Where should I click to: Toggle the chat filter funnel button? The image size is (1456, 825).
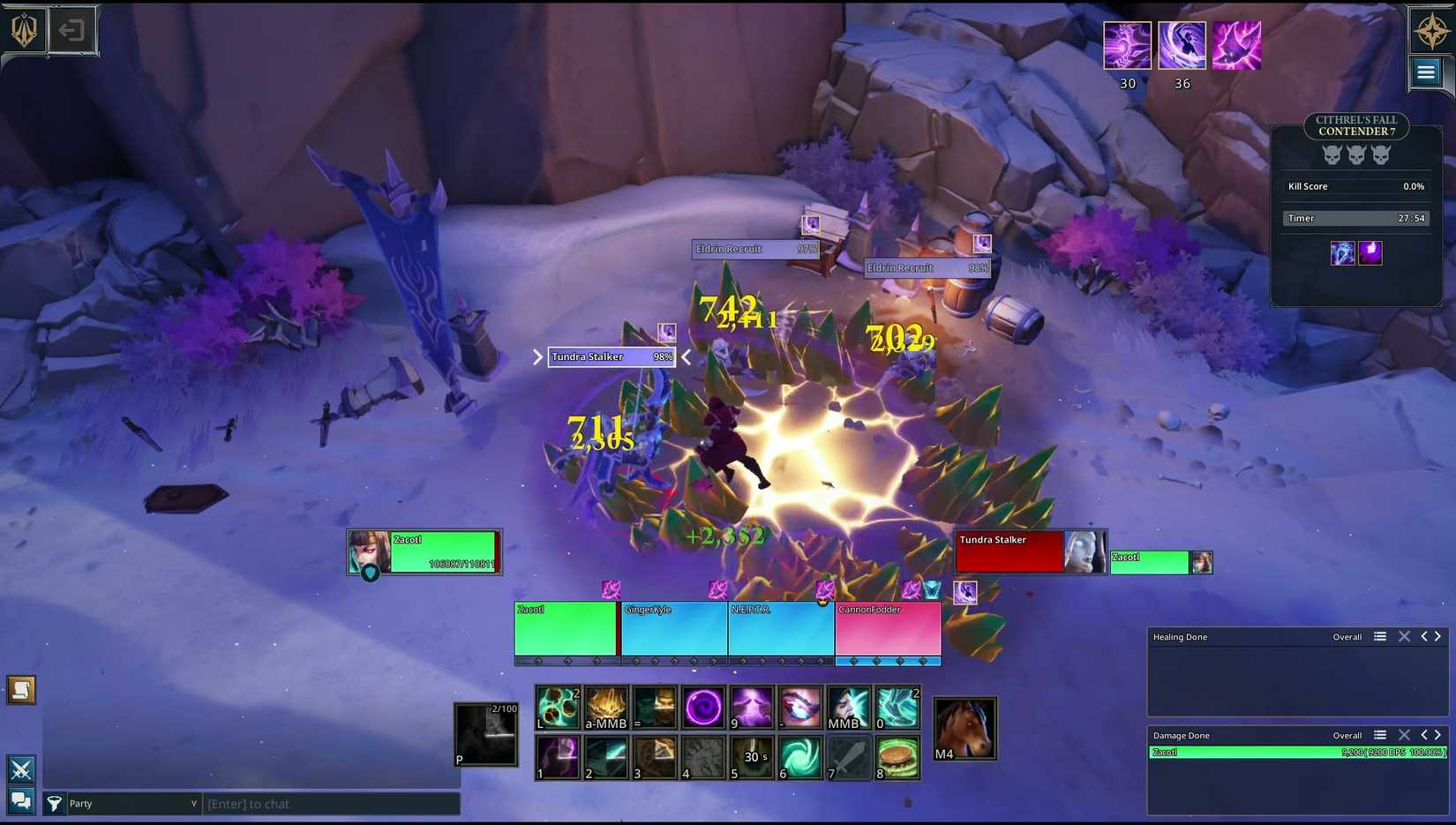pos(54,803)
